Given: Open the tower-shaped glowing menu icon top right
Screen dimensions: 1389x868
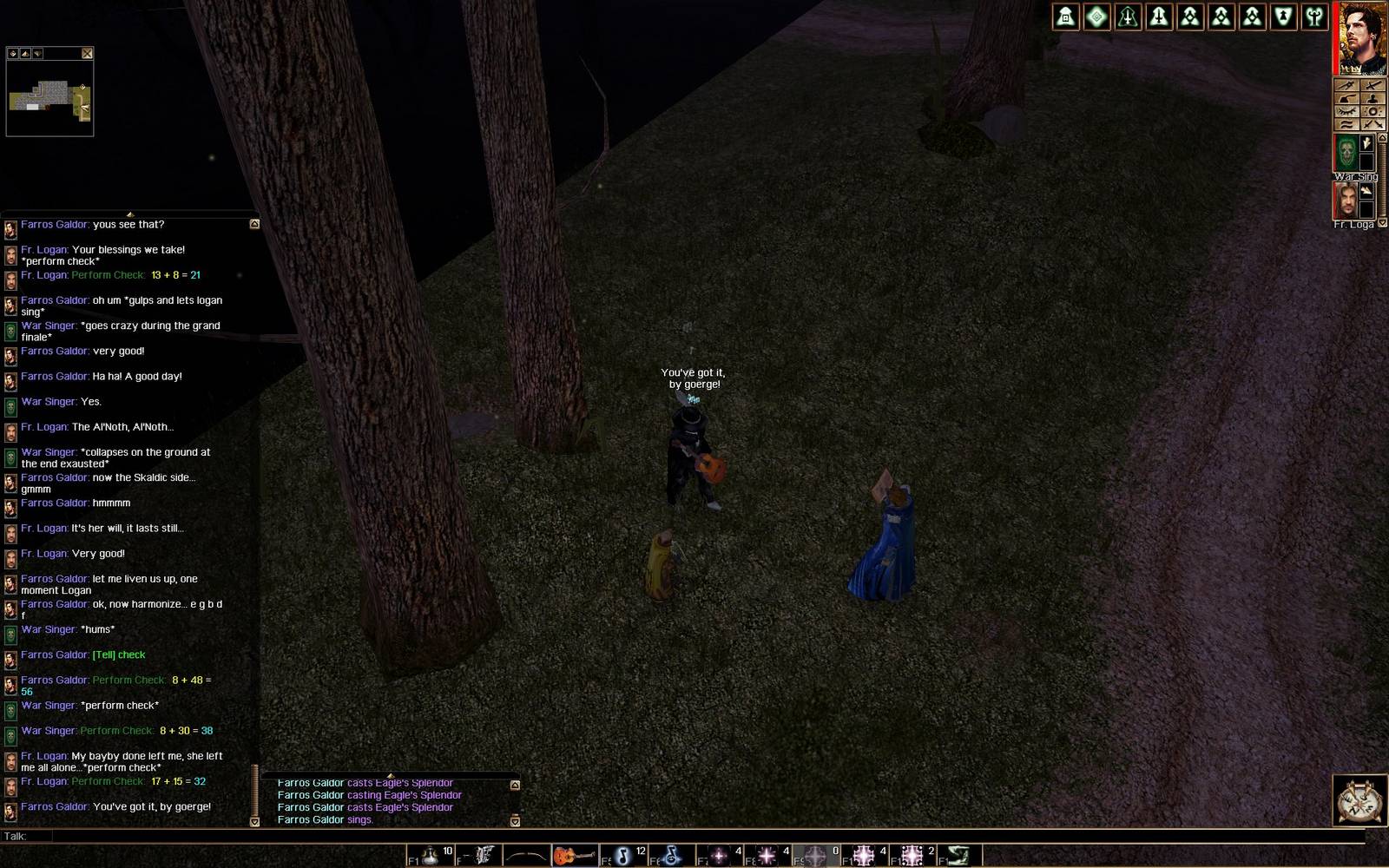Looking at the screenshot, I should (x=1065, y=16).
